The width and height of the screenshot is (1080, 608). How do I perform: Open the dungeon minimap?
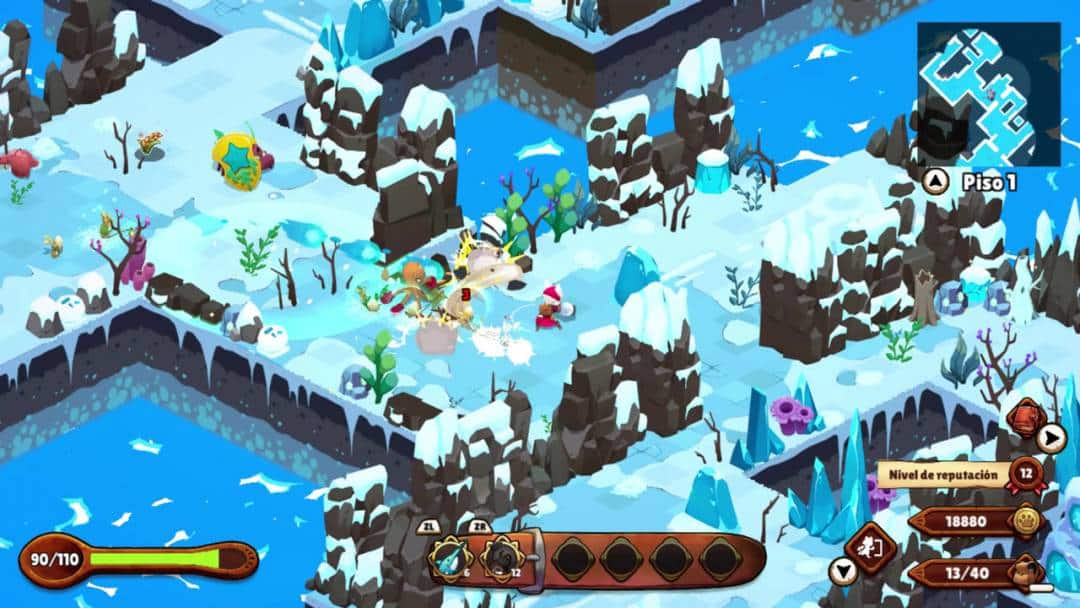pos(988,93)
